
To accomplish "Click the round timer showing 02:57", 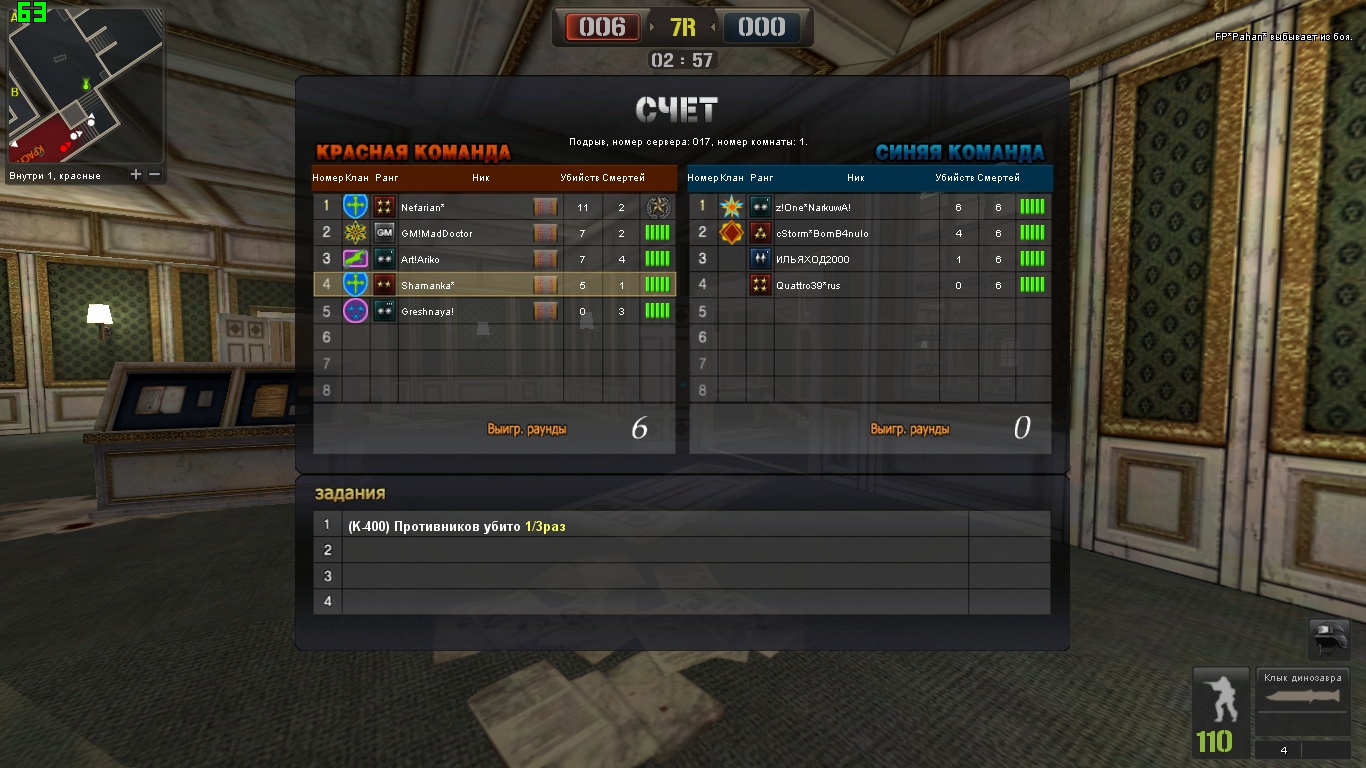I will pyautogui.click(x=683, y=59).
